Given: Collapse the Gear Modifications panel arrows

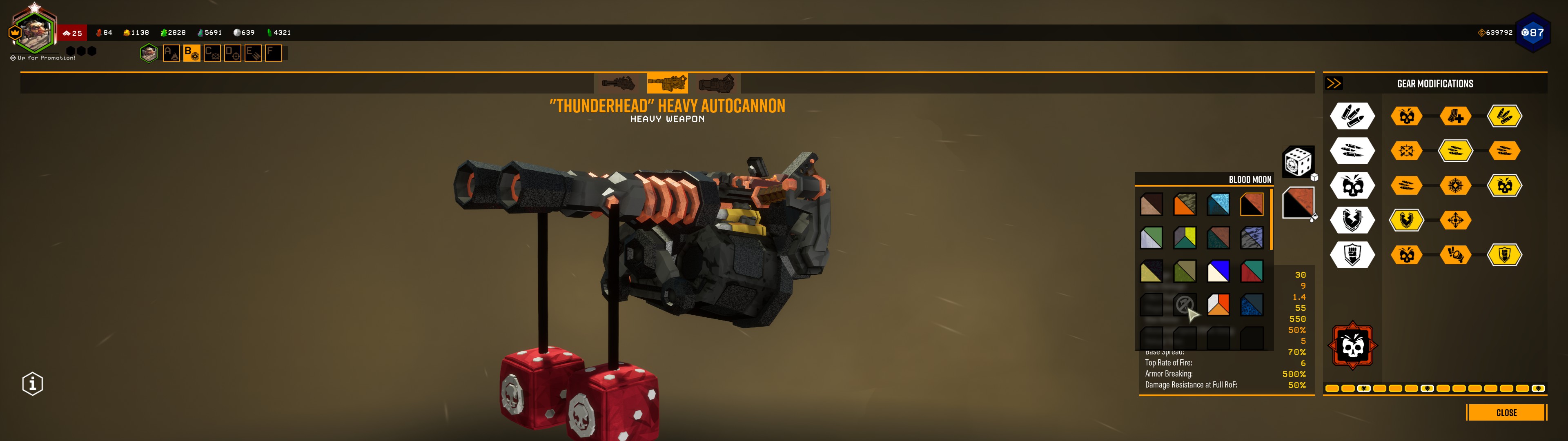Looking at the screenshot, I should 1334,83.
